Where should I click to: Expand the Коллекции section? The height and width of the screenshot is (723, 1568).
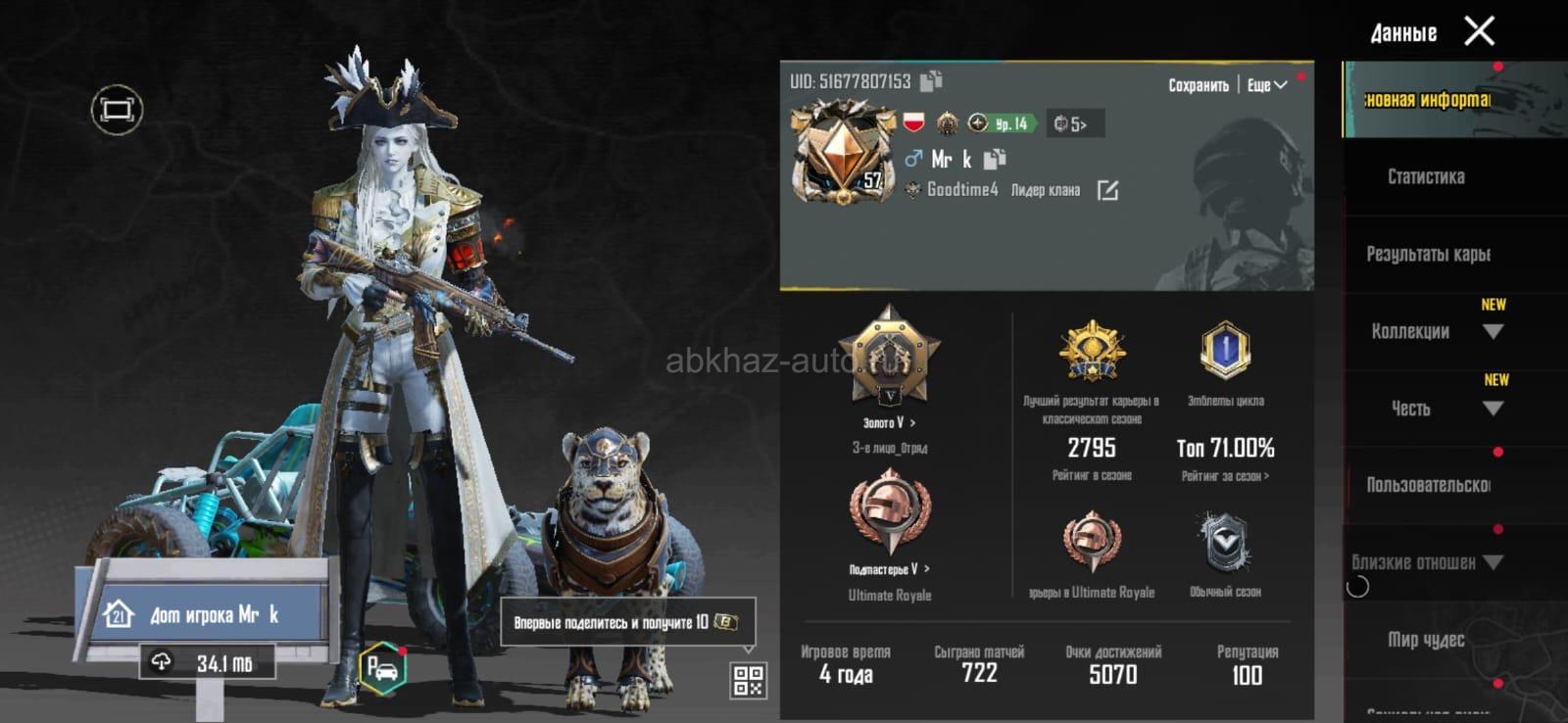click(x=1493, y=332)
